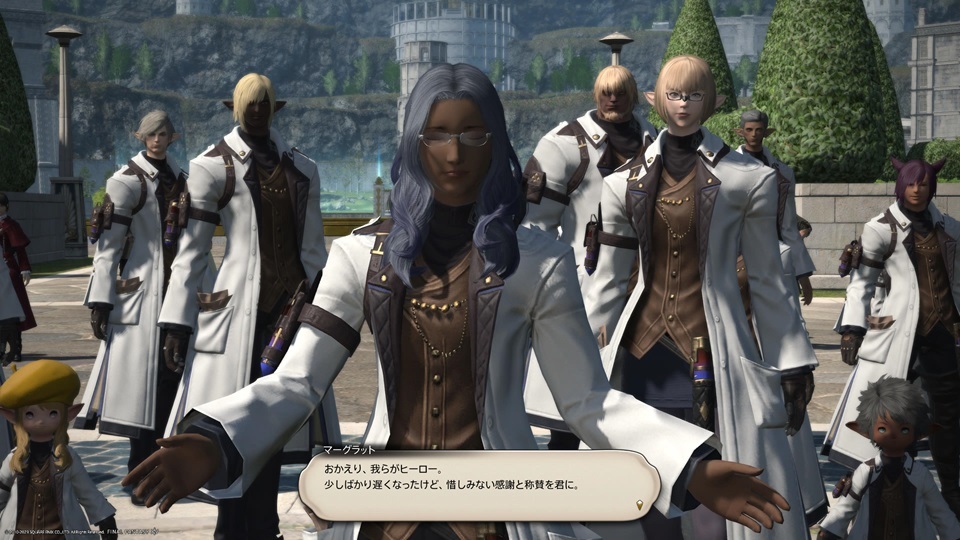960x540 pixels.
Task: Click the gold continue marker in the dialogue box
Action: (x=640, y=505)
